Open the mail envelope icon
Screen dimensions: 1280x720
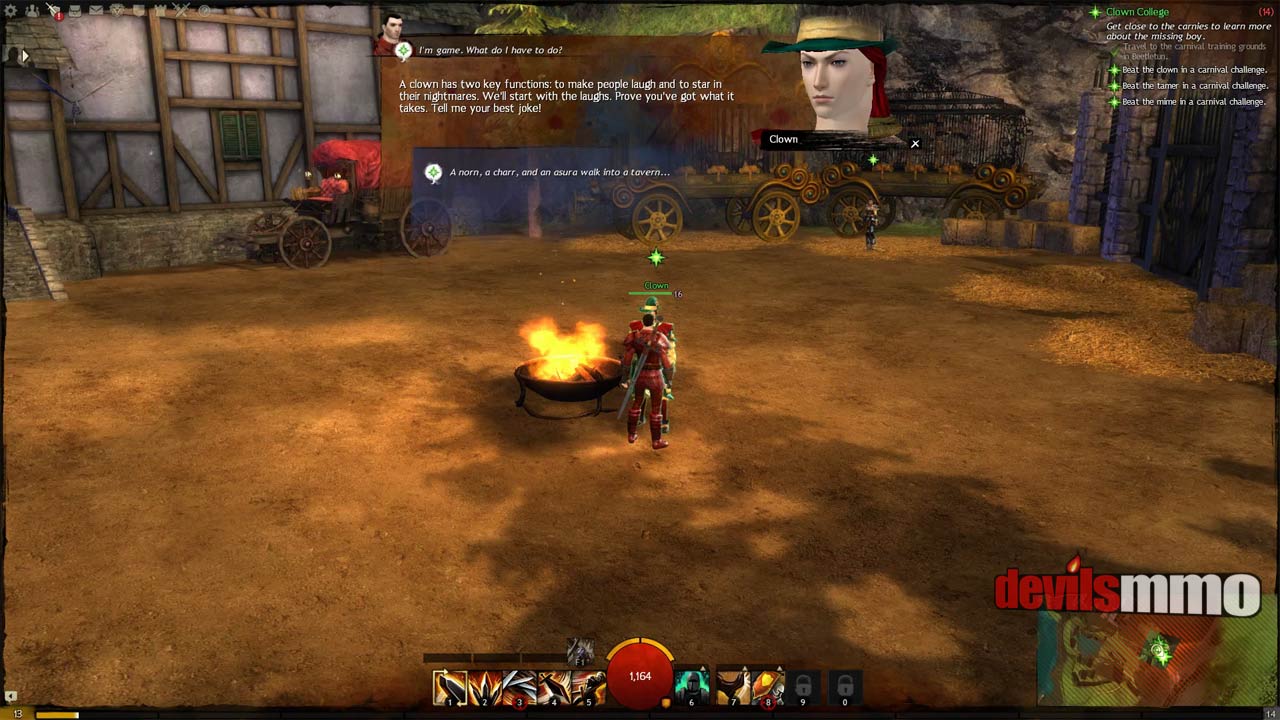pyautogui.click(x=96, y=11)
